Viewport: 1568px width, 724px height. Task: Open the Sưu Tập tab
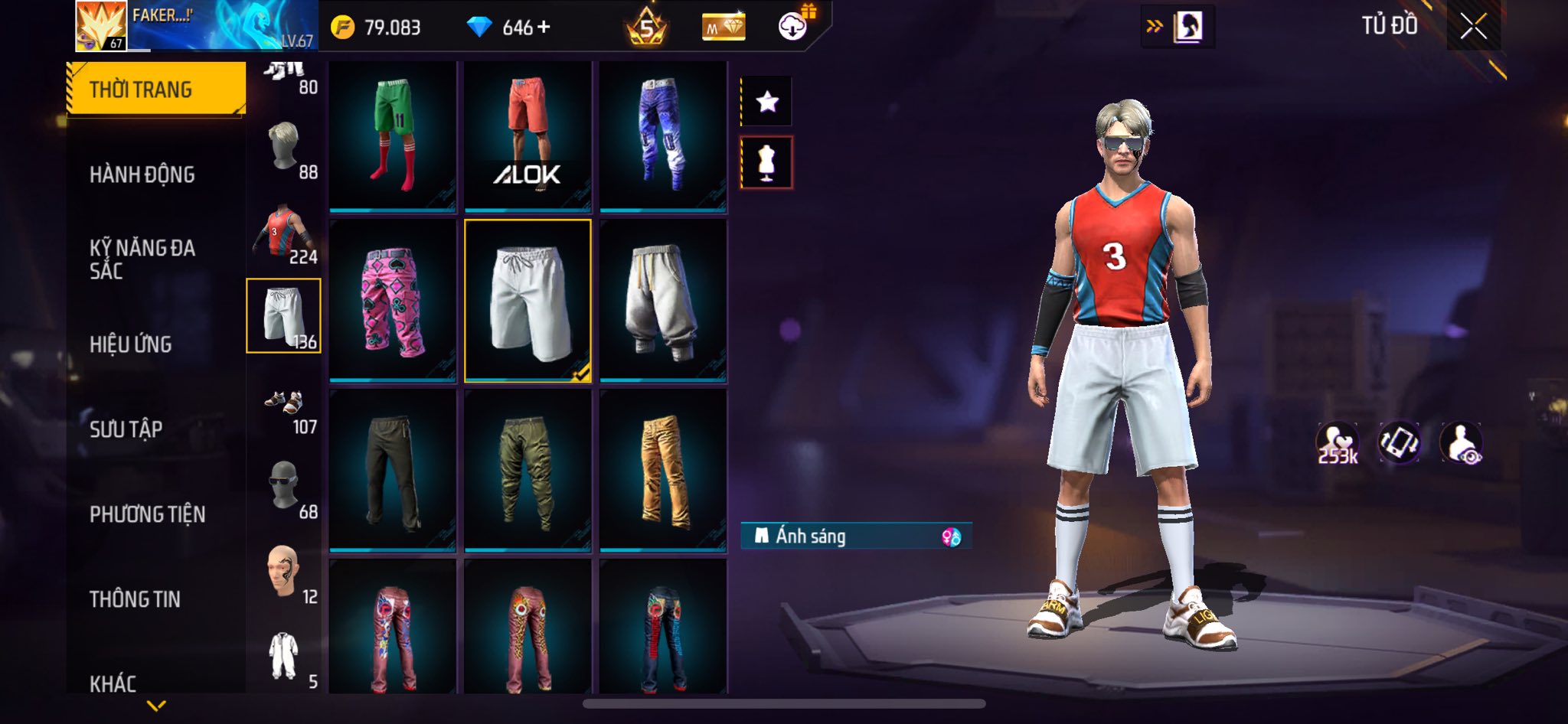pyautogui.click(x=127, y=429)
